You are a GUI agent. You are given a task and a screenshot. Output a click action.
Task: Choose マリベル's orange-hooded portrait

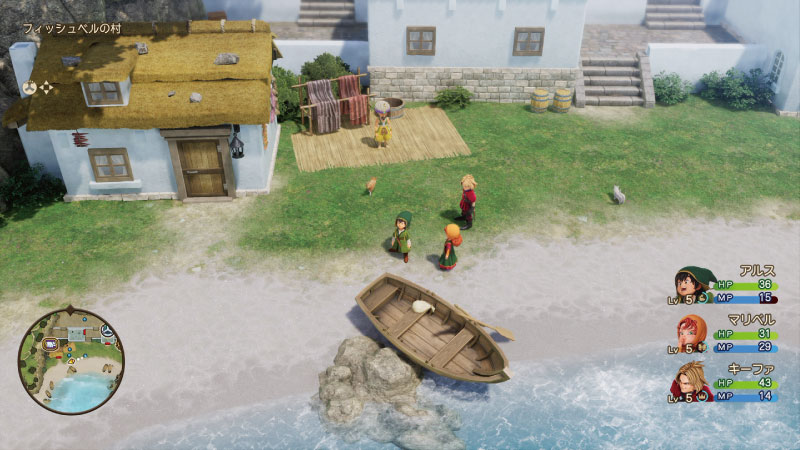coord(691,332)
